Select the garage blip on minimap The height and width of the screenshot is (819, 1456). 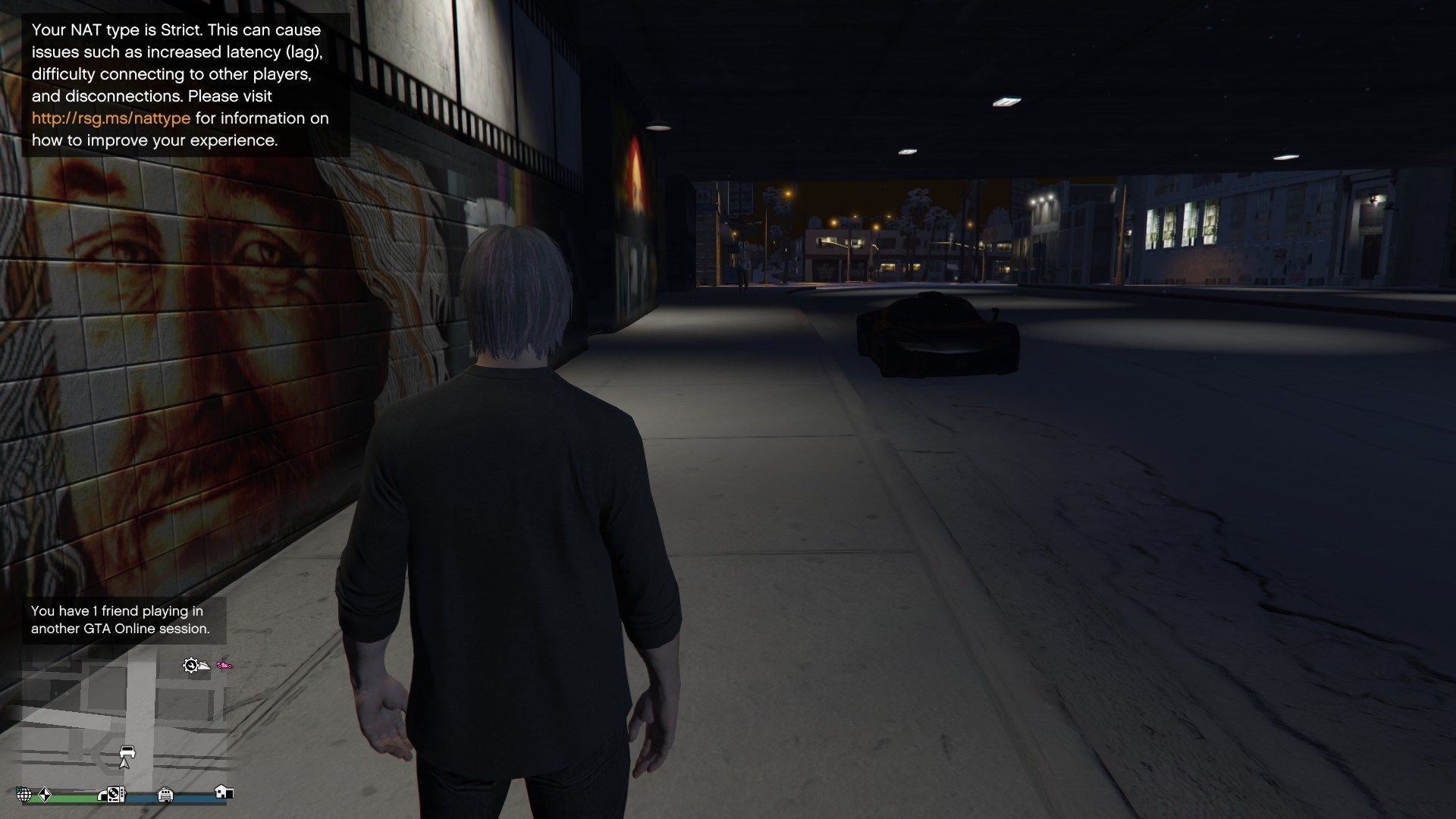[x=165, y=795]
